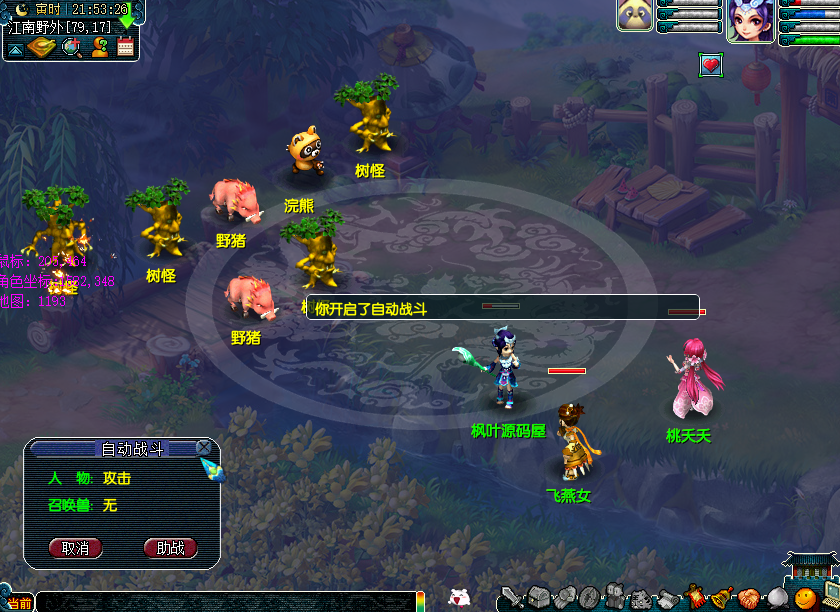This screenshot has width=840, height=612.
Task: Open the calendar activities icon
Action: click(126, 46)
